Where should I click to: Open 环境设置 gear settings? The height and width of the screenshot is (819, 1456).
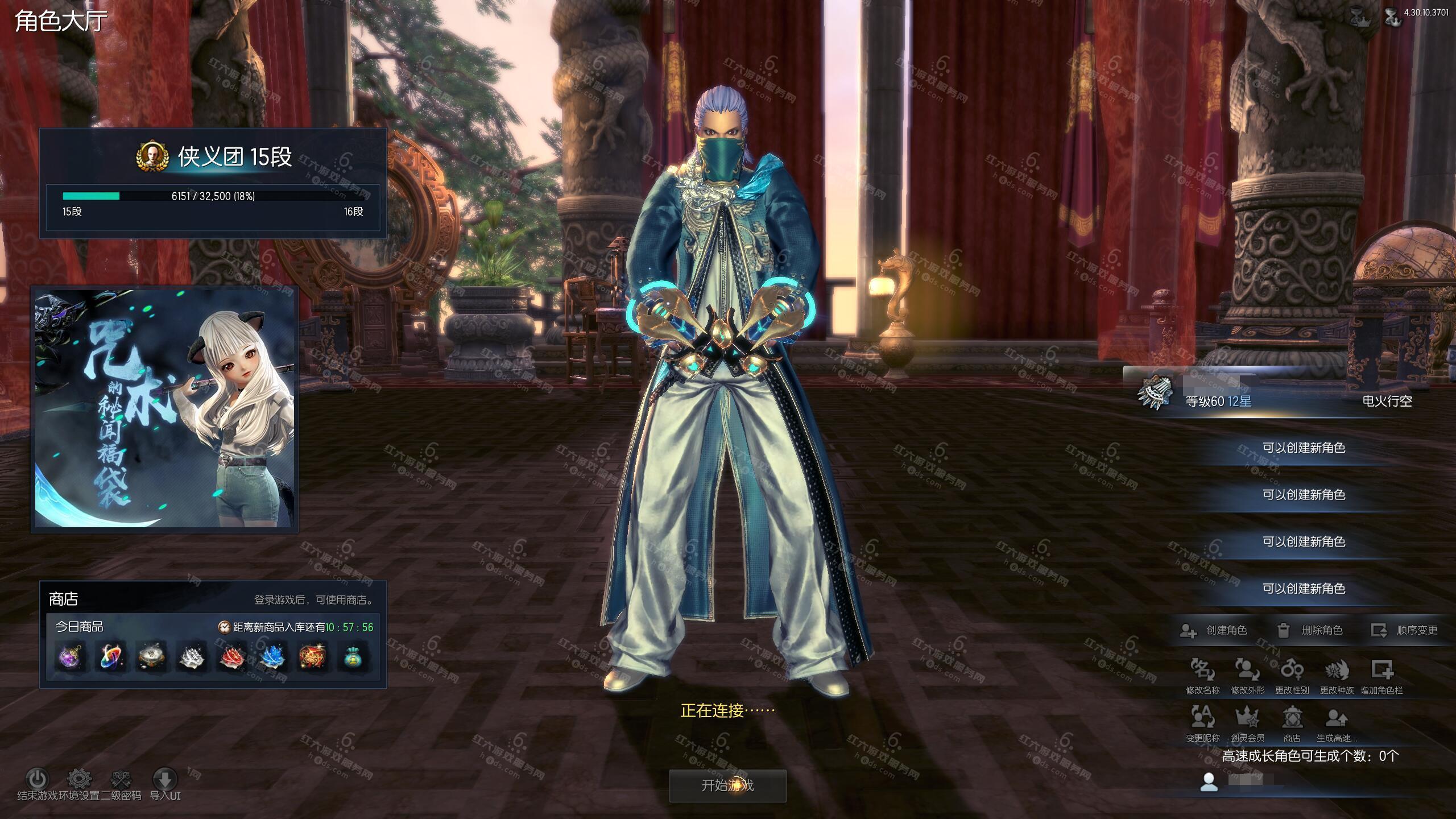tap(80, 779)
